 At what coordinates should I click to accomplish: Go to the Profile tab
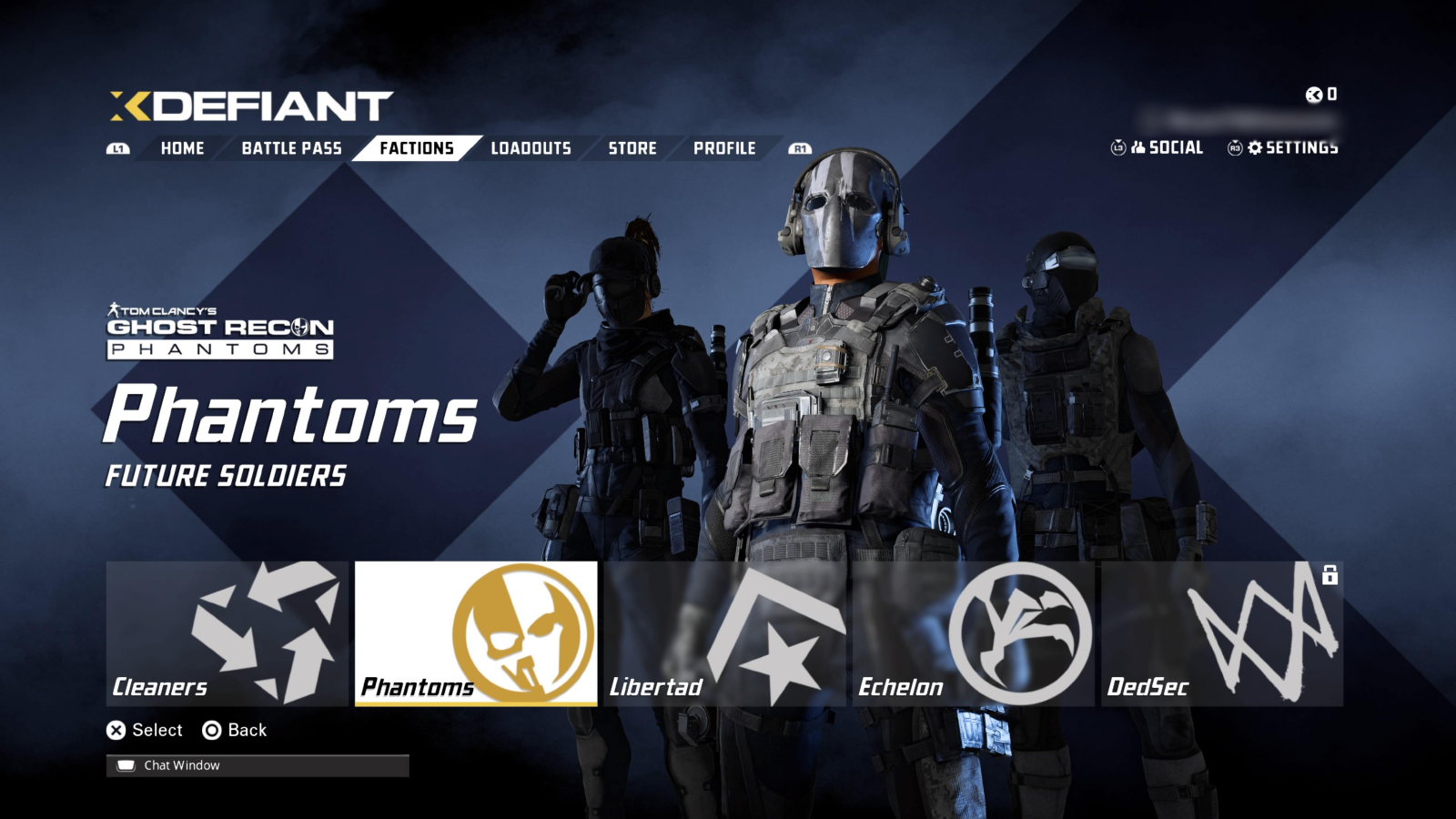tap(725, 147)
